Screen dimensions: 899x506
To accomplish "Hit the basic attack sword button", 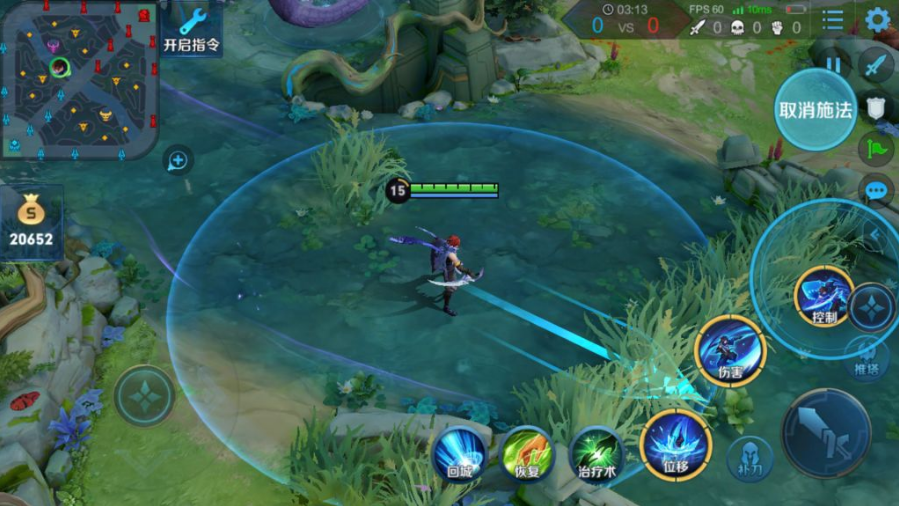I will coord(826,432).
